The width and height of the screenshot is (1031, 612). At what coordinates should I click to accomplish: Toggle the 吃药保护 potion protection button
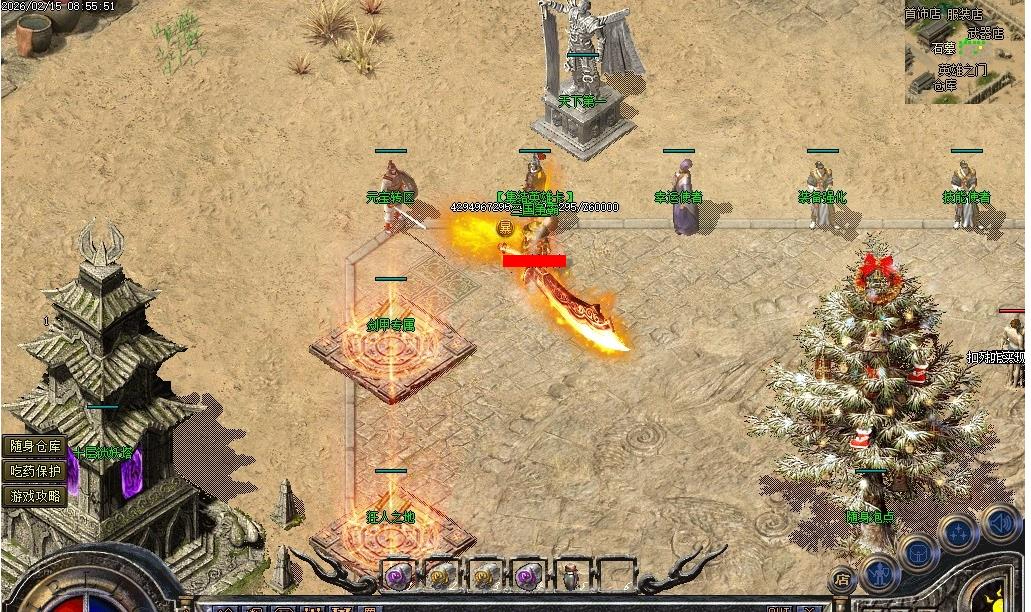(x=35, y=471)
